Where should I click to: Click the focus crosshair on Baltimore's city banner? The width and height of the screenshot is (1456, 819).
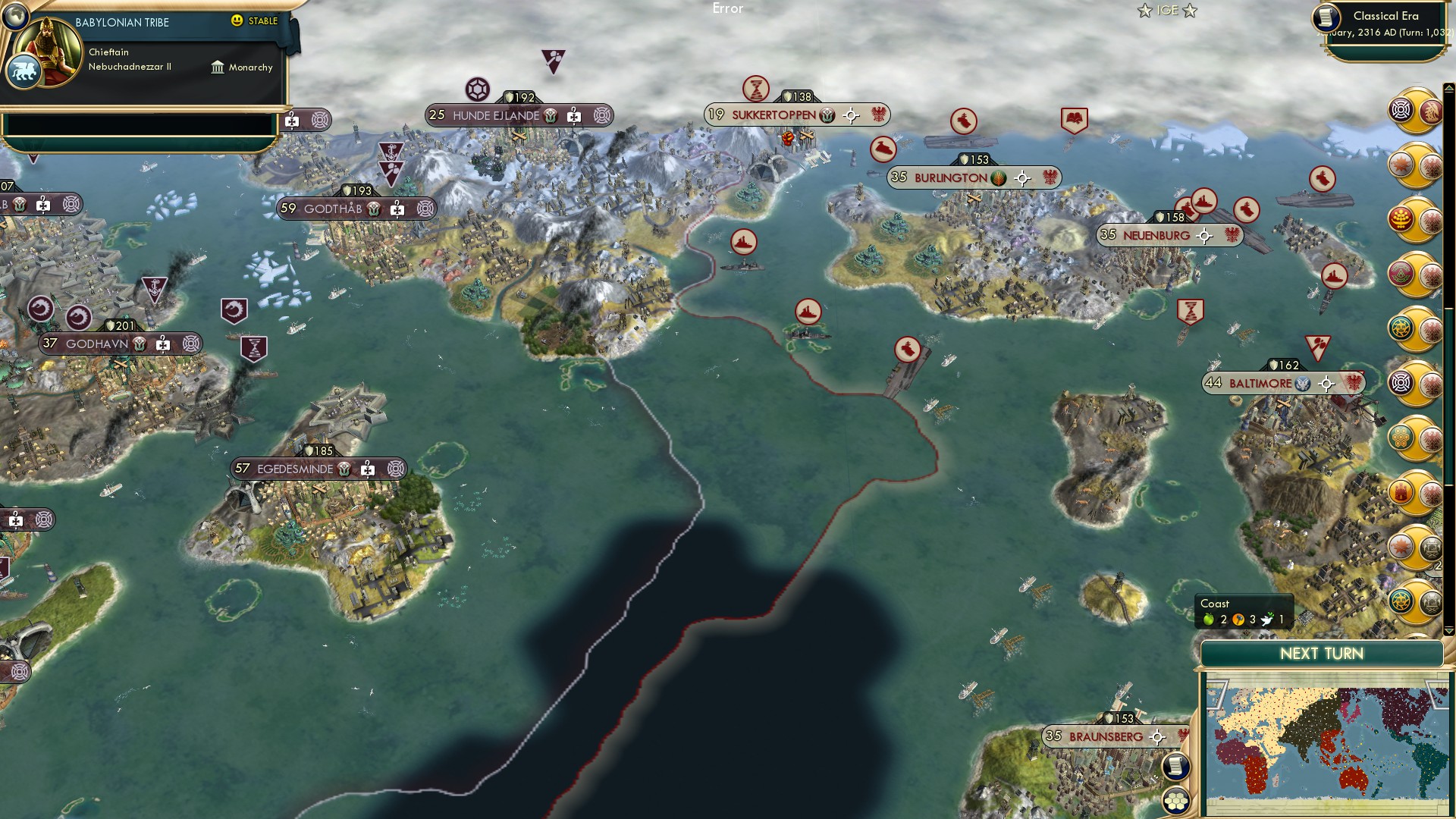click(1327, 384)
